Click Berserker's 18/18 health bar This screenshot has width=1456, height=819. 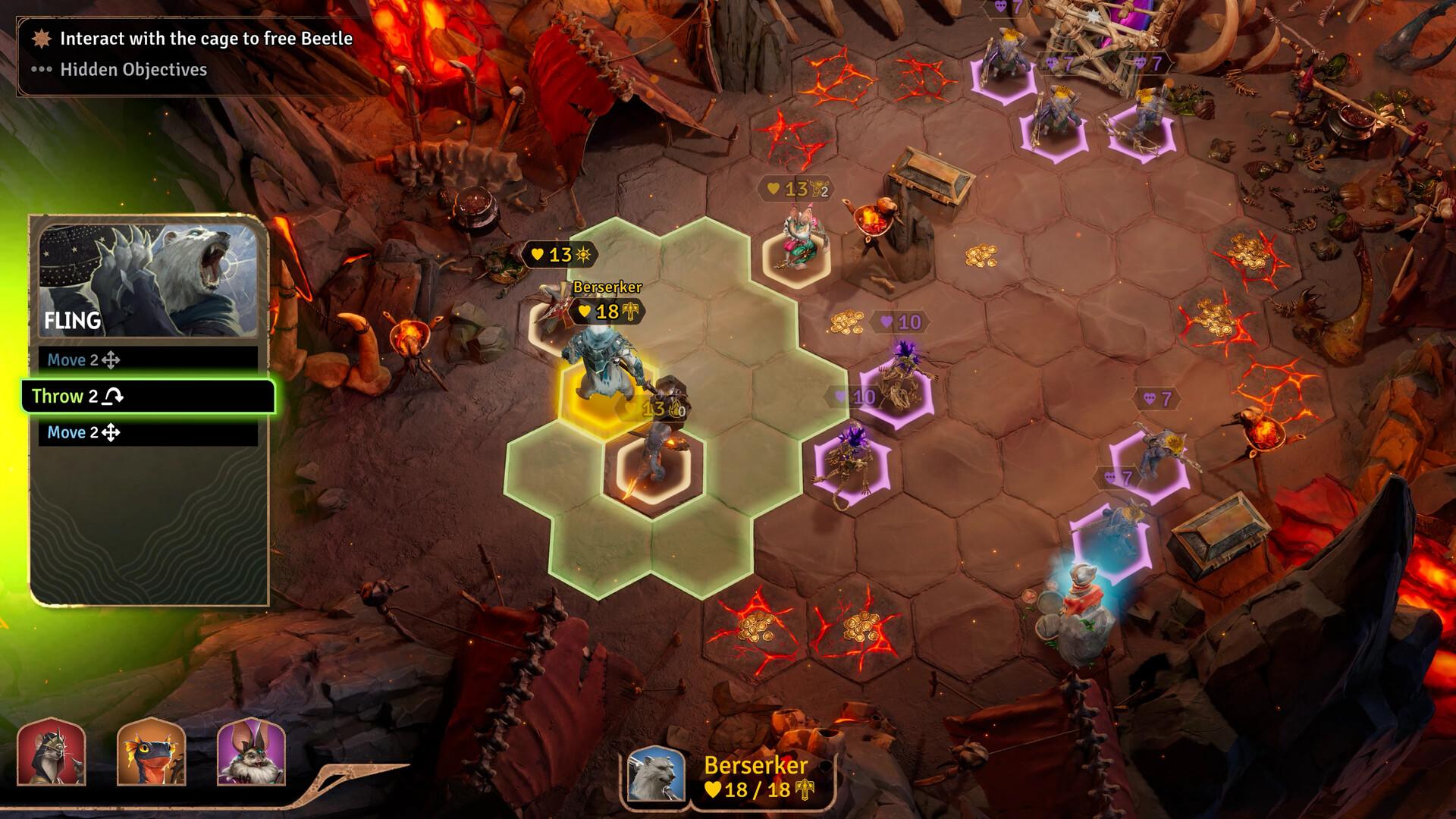[747, 790]
